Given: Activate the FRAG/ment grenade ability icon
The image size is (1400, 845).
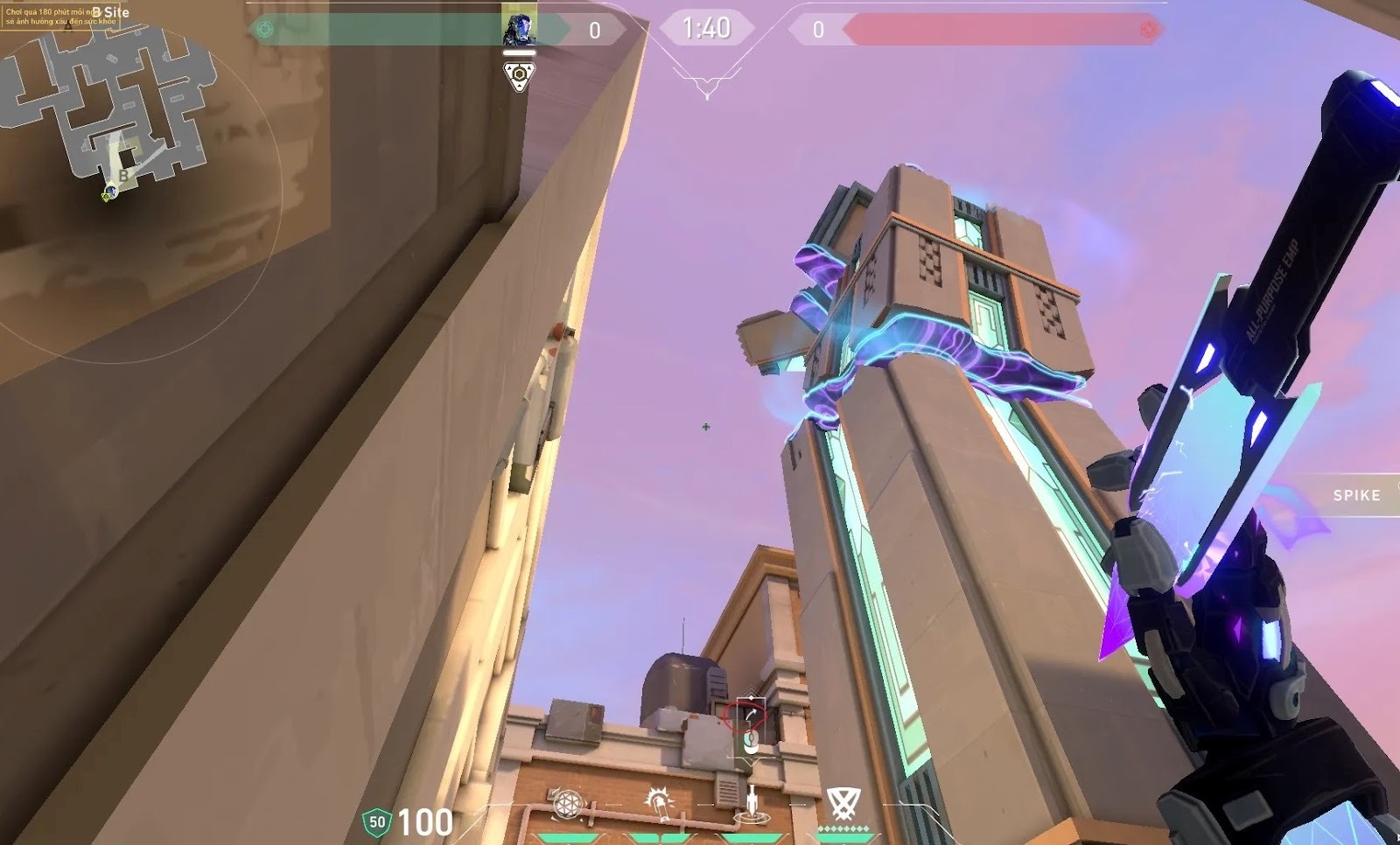Looking at the screenshot, I should pyautogui.click(x=567, y=803).
